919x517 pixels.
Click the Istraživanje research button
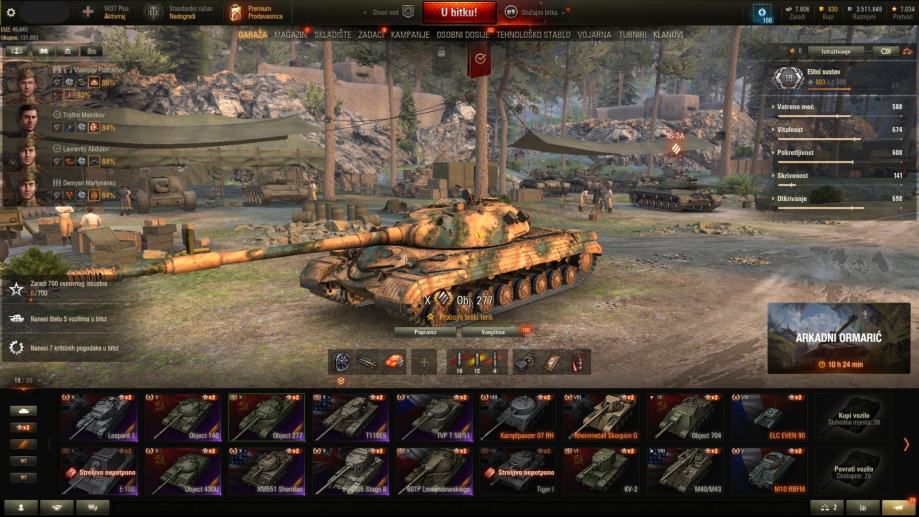pyautogui.click(x=825, y=50)
